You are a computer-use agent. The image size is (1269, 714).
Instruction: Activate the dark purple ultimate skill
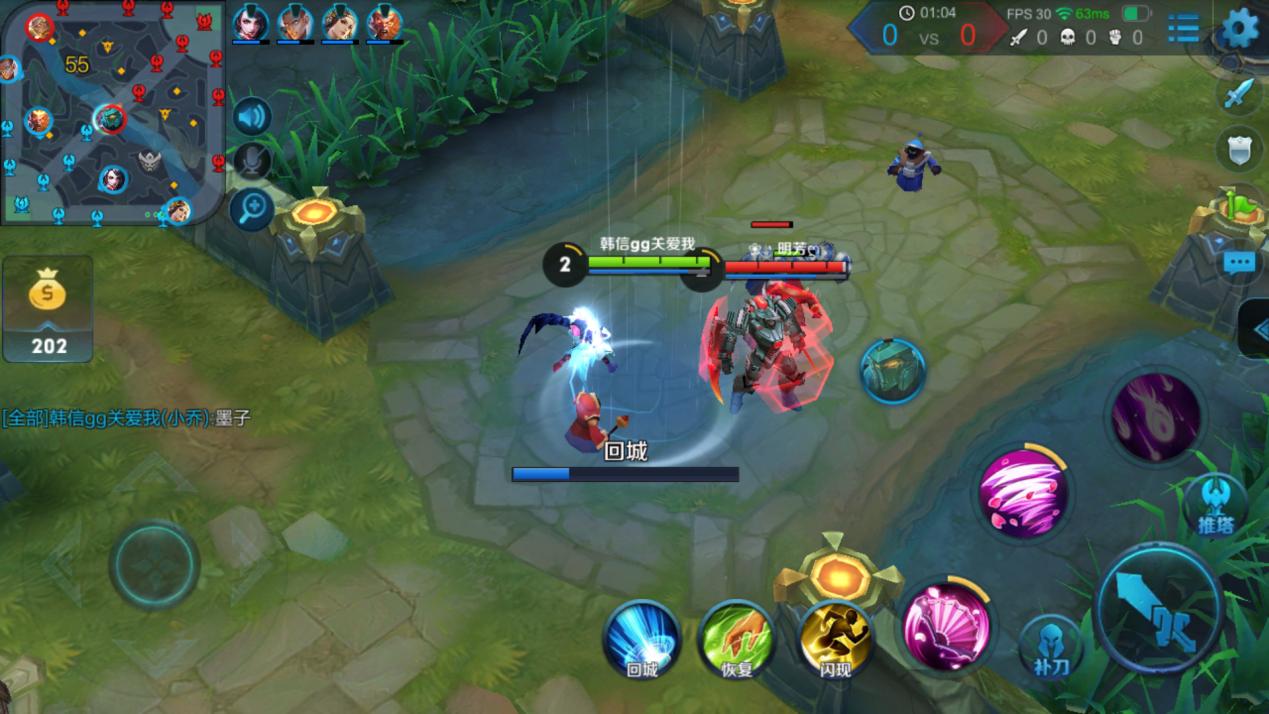(x=1155, y=417)
